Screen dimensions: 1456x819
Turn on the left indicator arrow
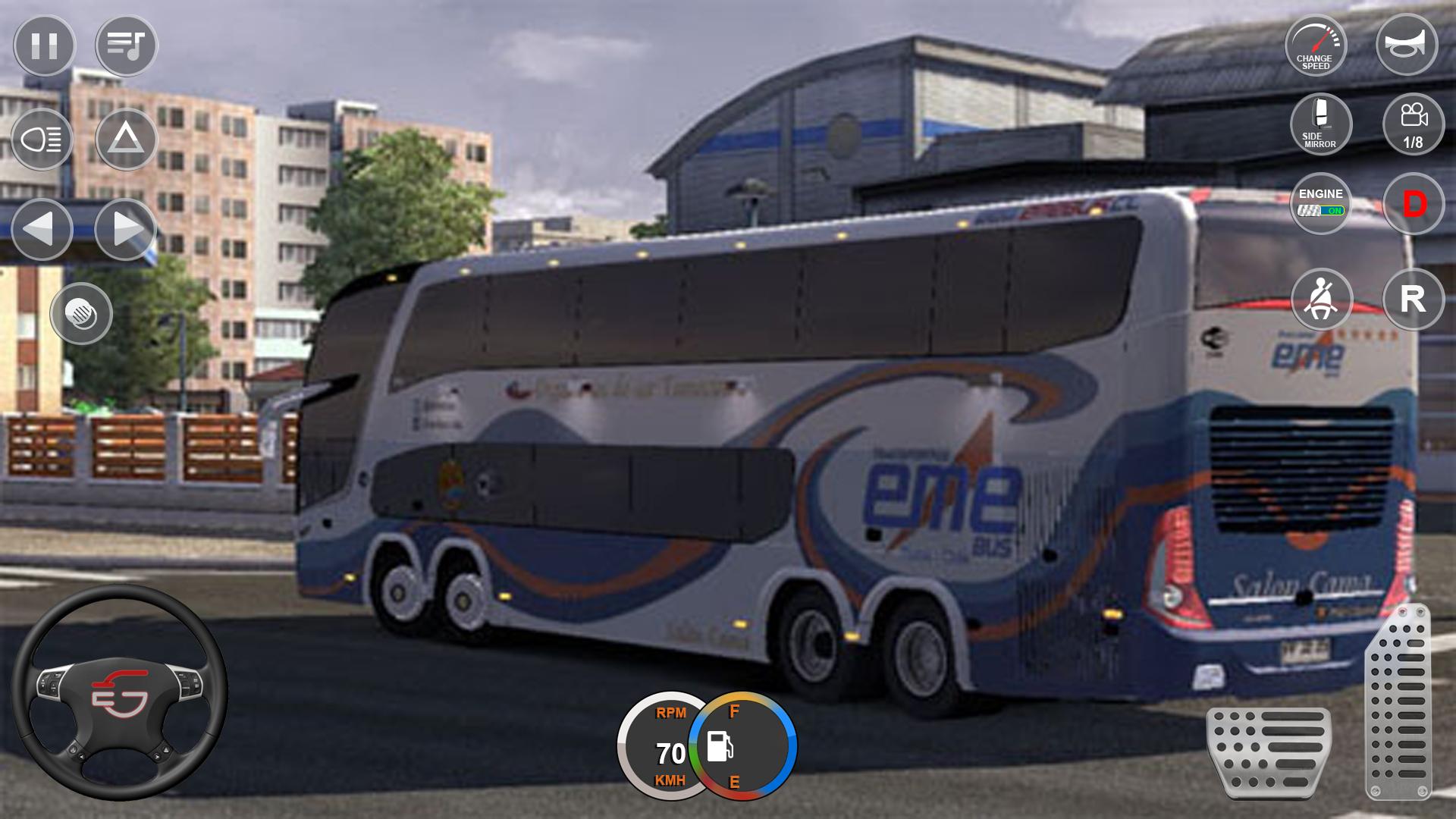(x=42, y=229)
